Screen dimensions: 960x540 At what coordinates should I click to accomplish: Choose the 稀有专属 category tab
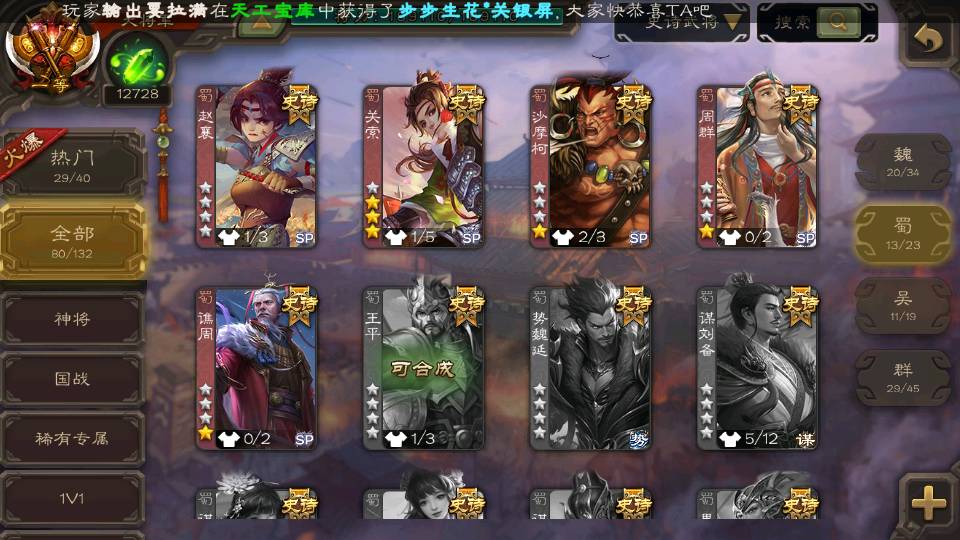[72, 438]
